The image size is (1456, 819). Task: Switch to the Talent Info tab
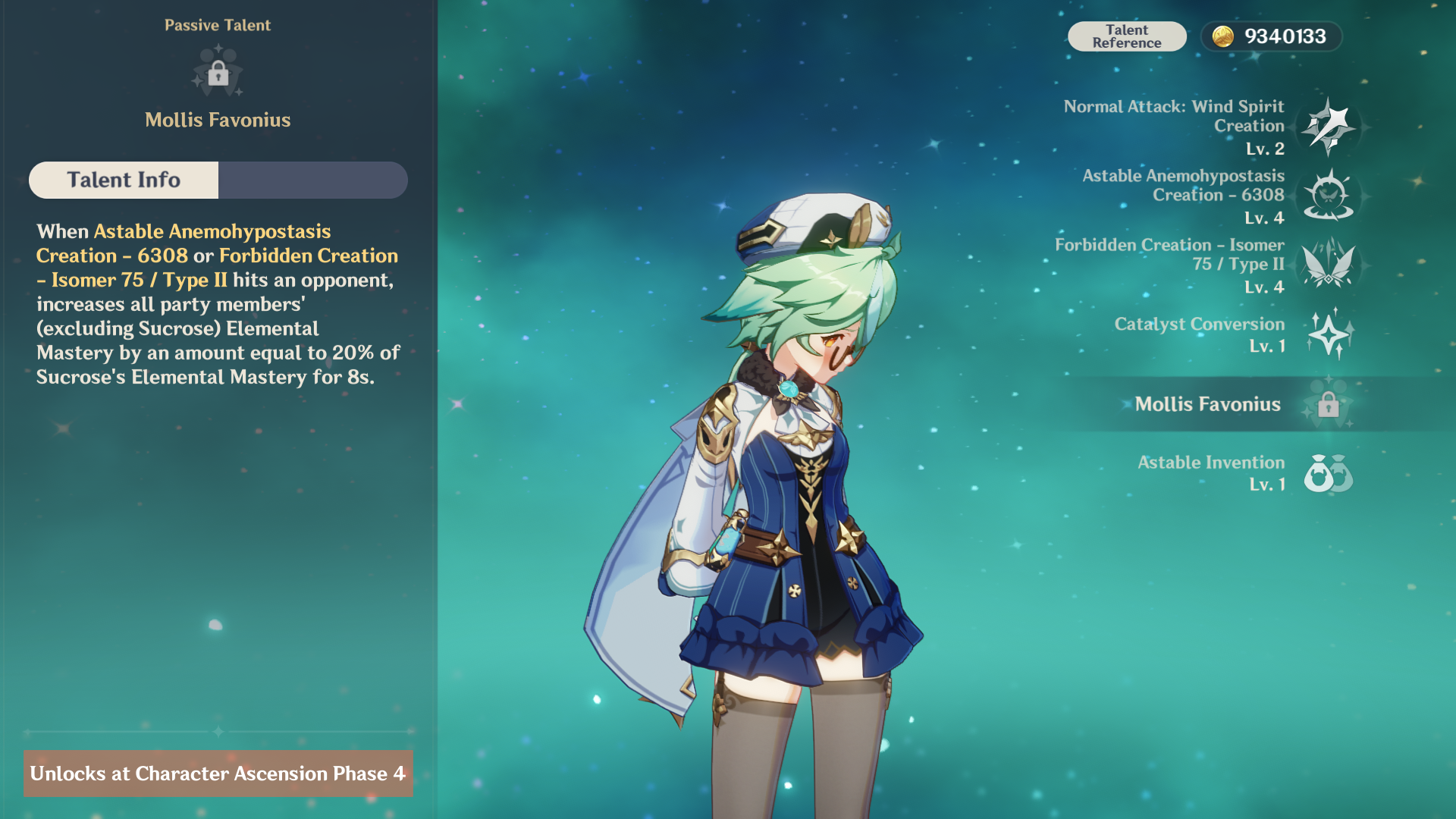(124, 180)
